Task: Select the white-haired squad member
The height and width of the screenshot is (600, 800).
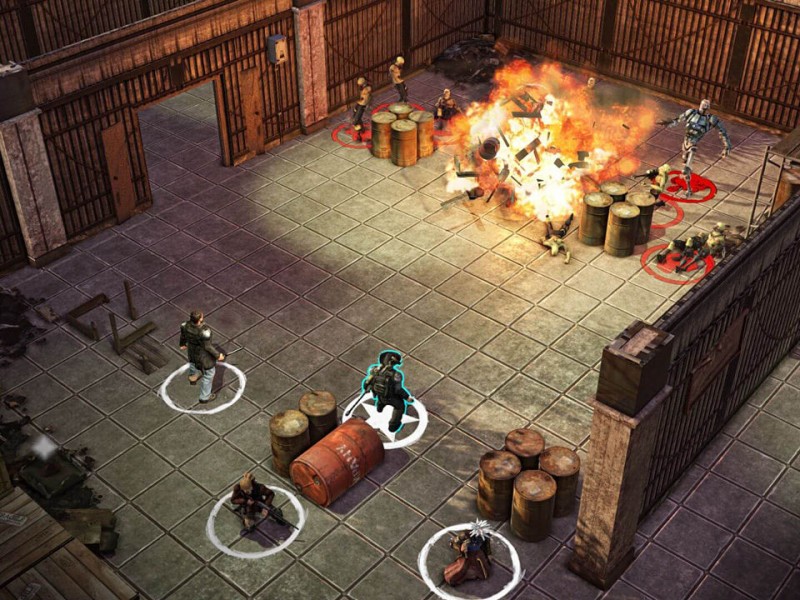Action: [469, 551]
